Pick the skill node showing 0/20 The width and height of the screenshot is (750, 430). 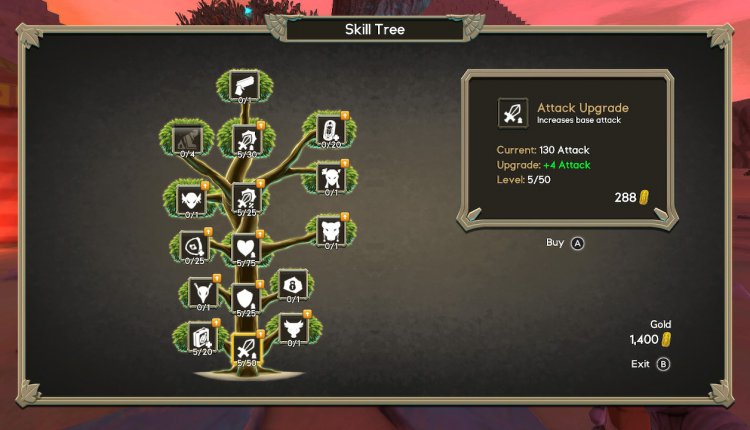(331, 129)
